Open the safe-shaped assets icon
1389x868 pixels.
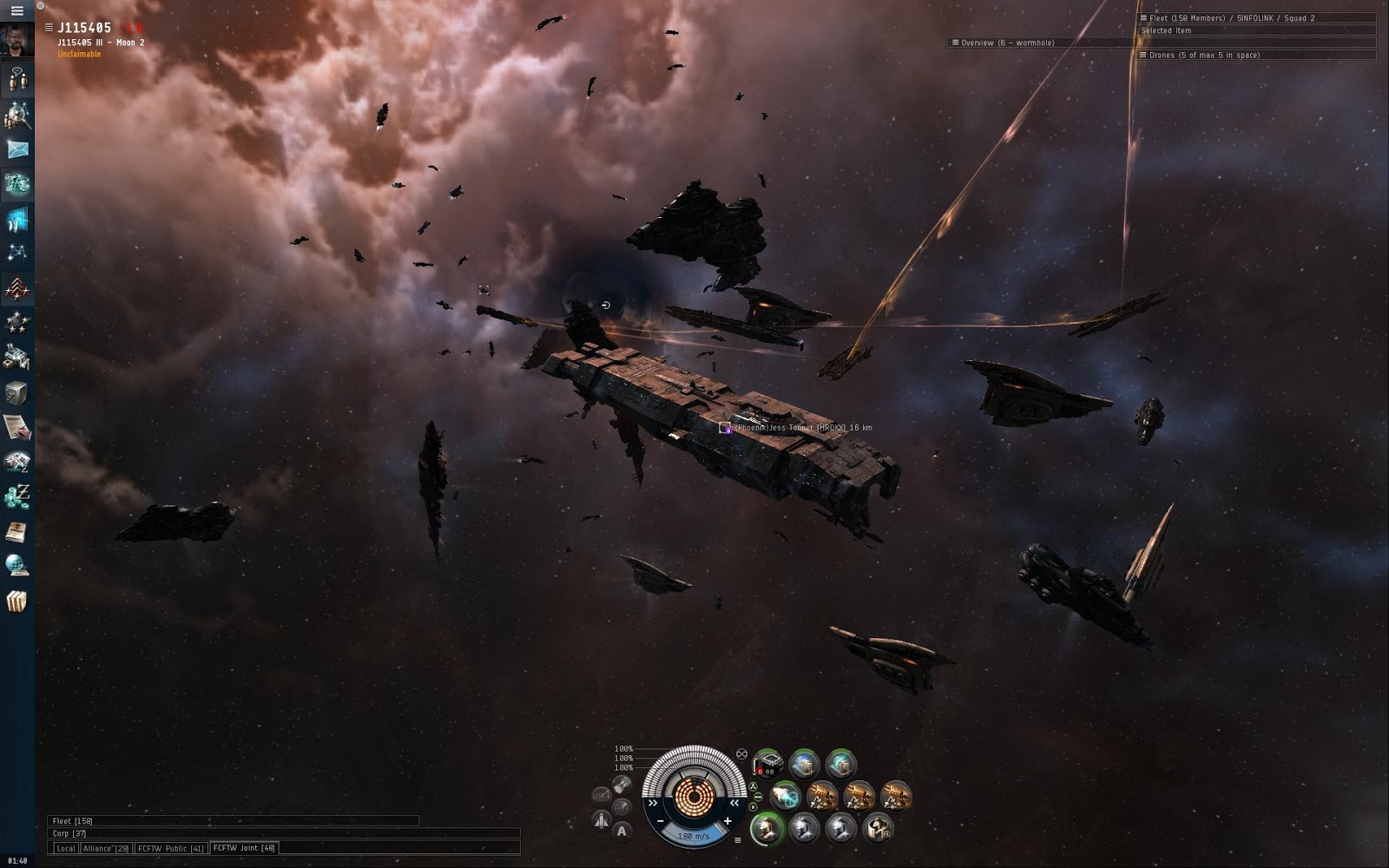16,392
